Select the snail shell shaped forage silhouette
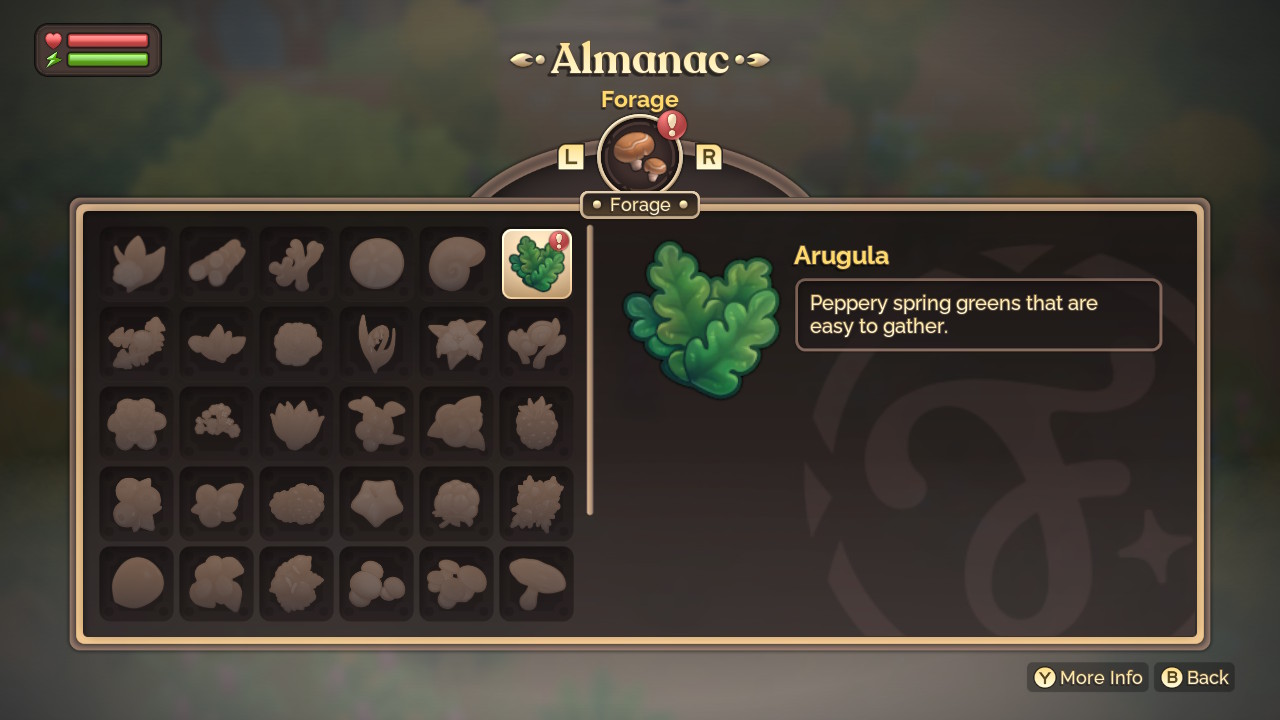 456,262
